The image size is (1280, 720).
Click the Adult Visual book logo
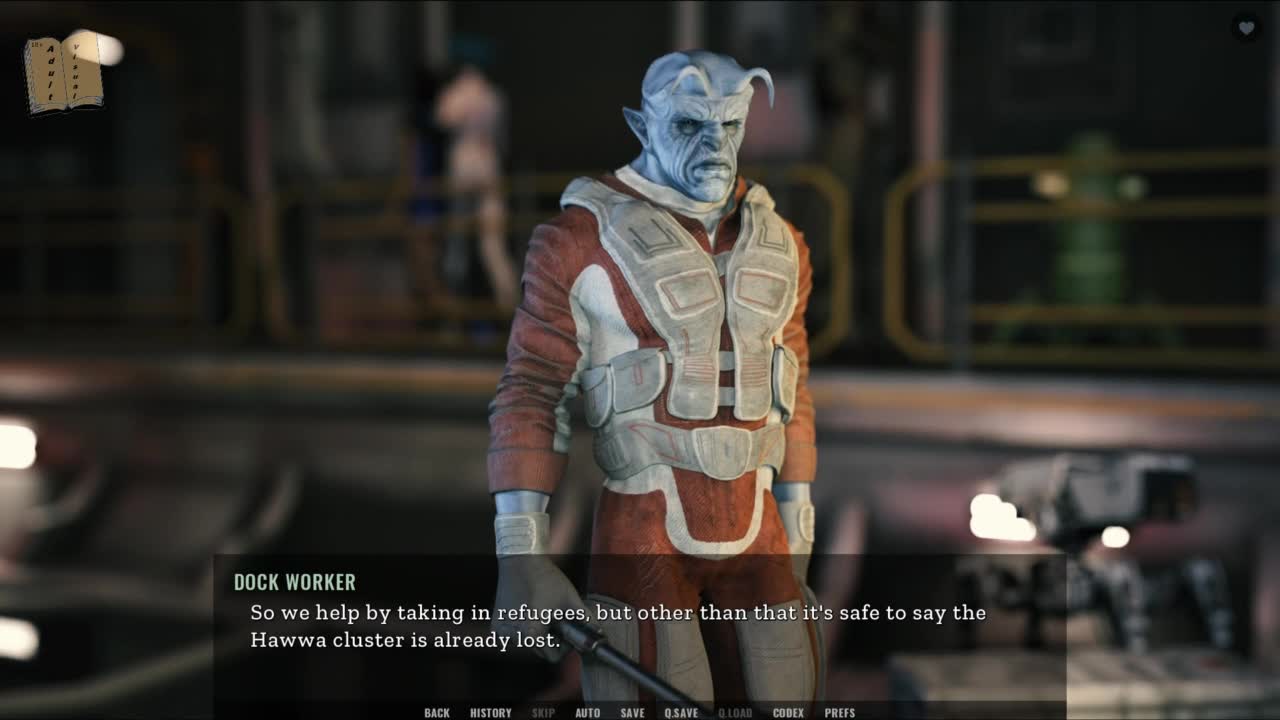tap(63, 73)
